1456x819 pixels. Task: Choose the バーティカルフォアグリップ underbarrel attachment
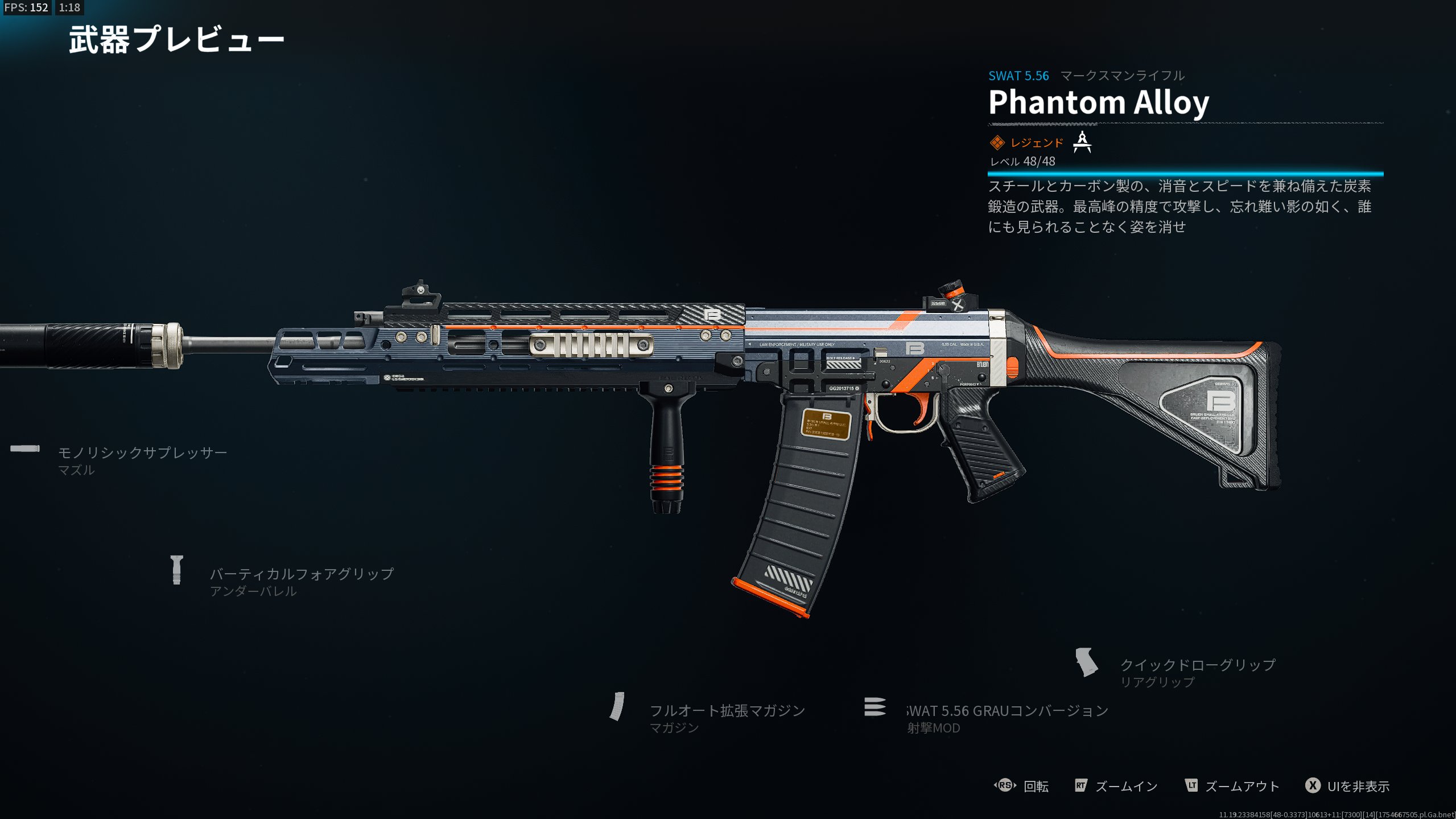pos(301,574)
